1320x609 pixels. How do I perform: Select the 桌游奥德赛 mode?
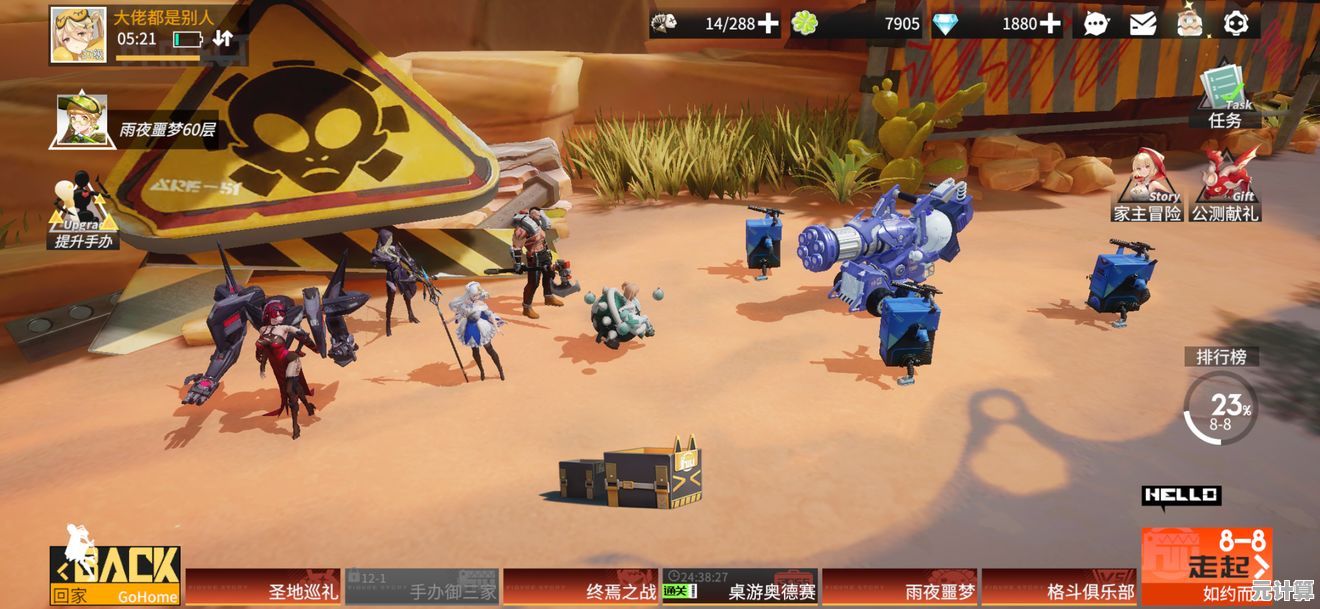(x=740, y=587)
